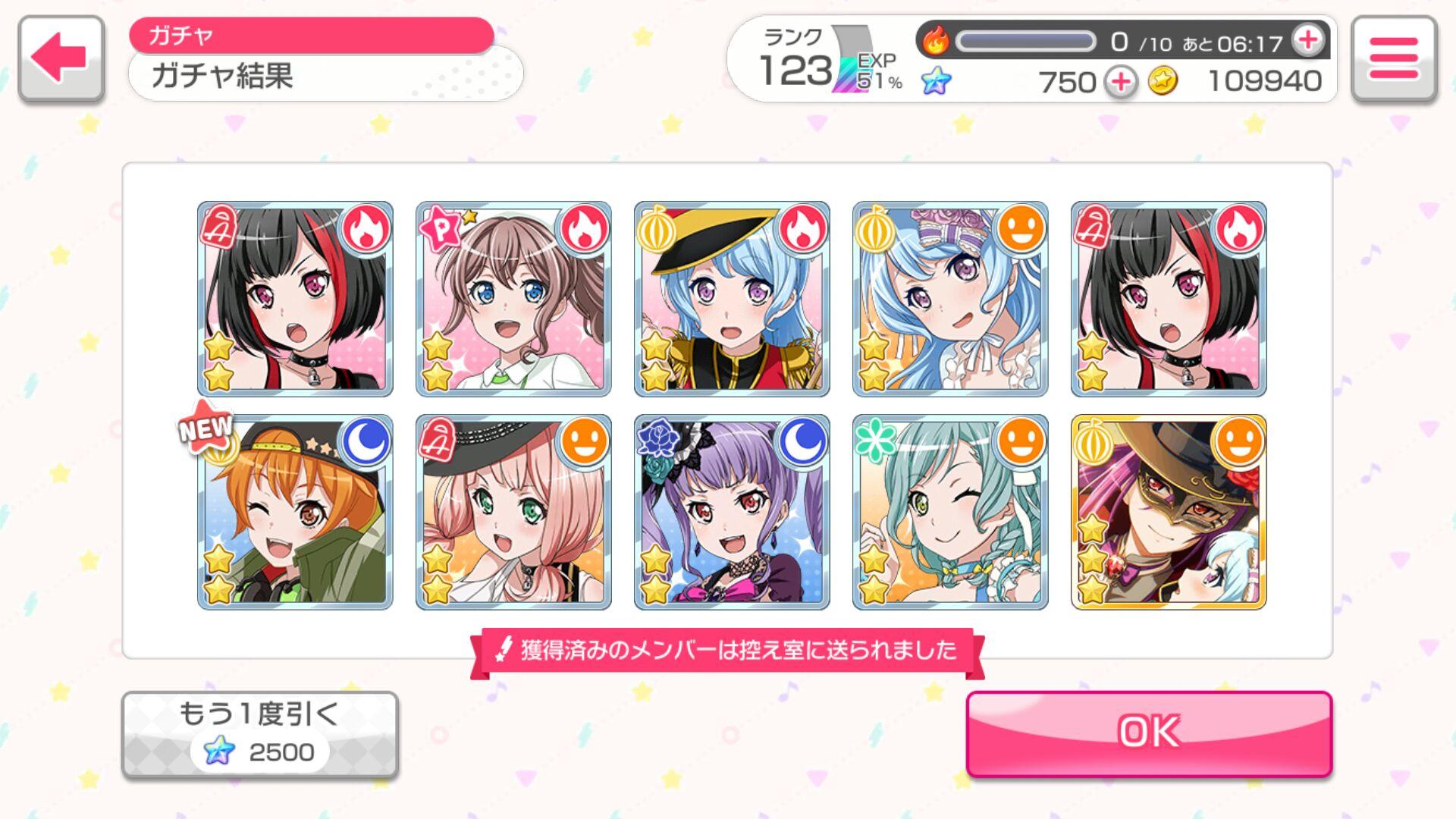
Task: Inspect the blue-haired girl with lavender bow card
Action: tap(950, 299)
